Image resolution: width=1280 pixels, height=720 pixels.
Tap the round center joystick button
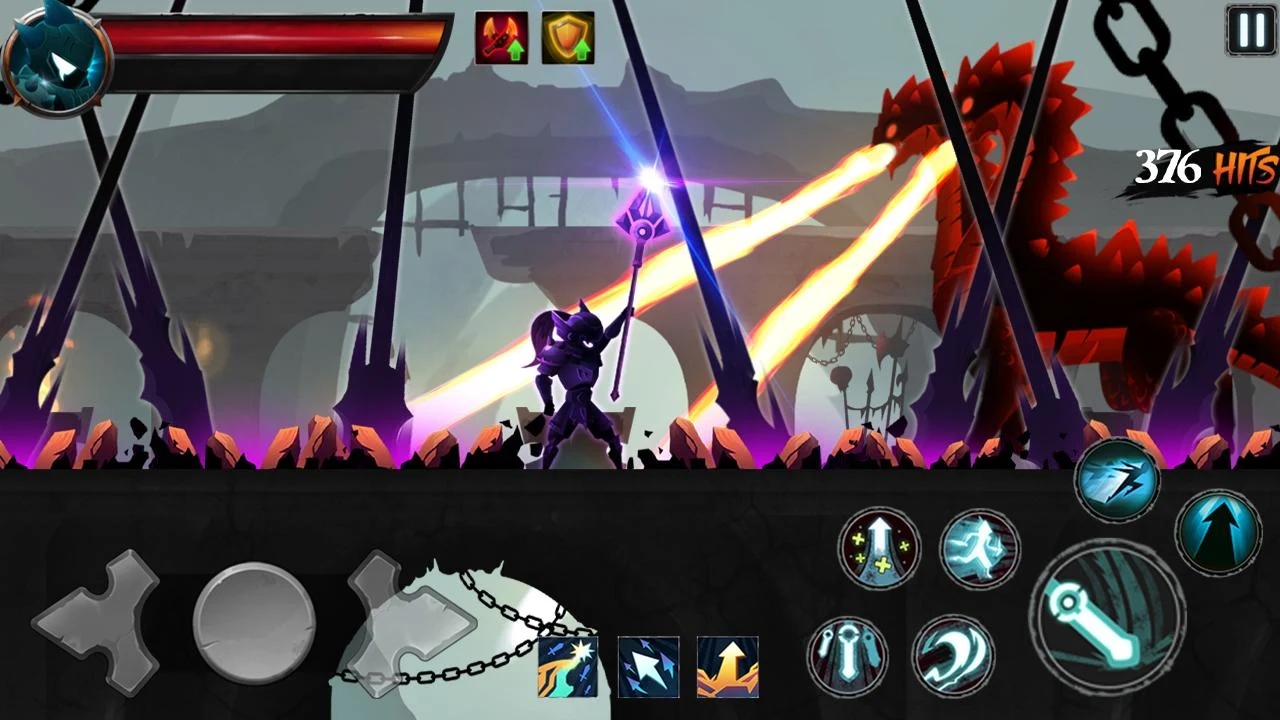(x=254, y=622)
